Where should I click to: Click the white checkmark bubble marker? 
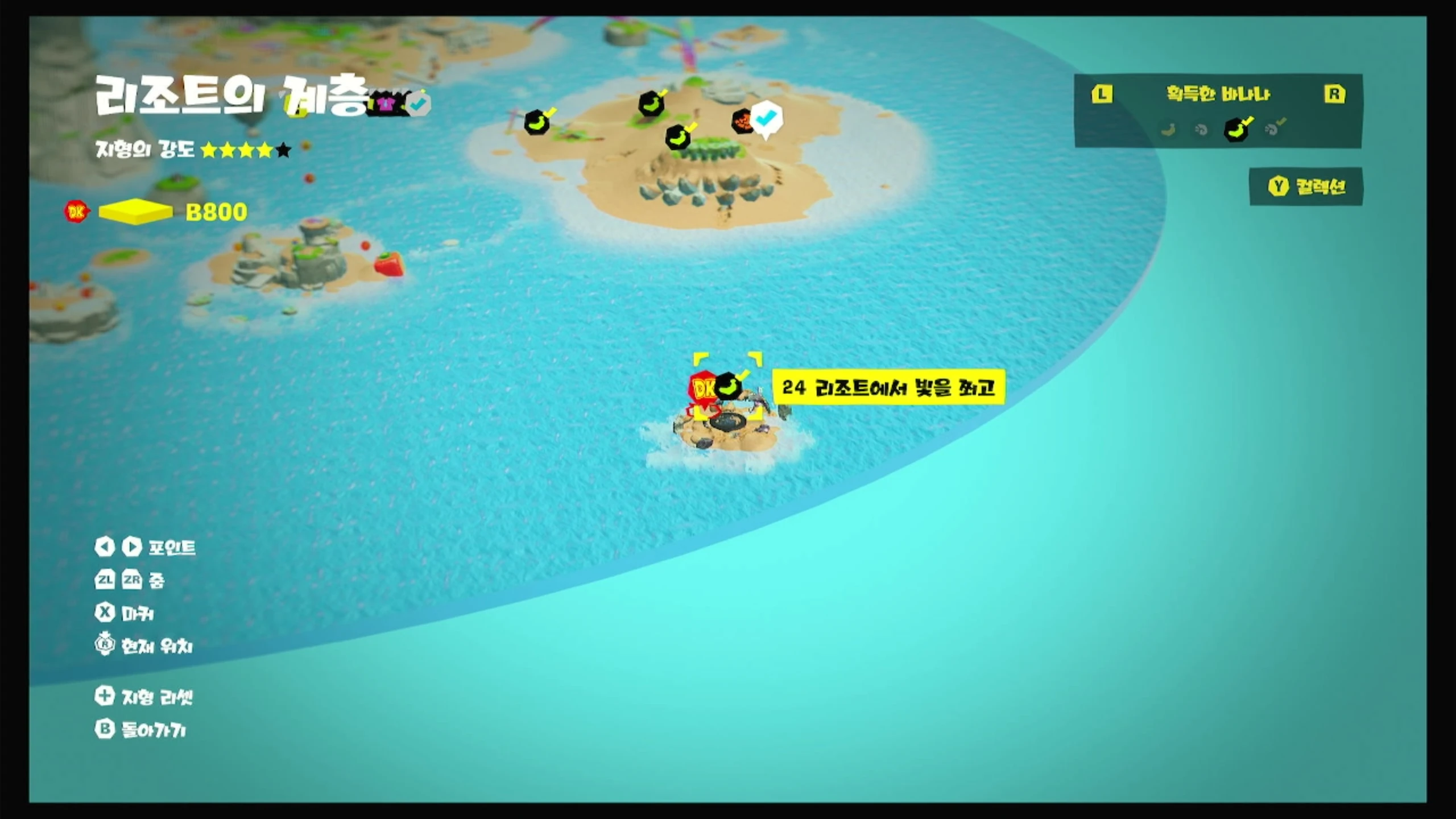click(767, 118)
